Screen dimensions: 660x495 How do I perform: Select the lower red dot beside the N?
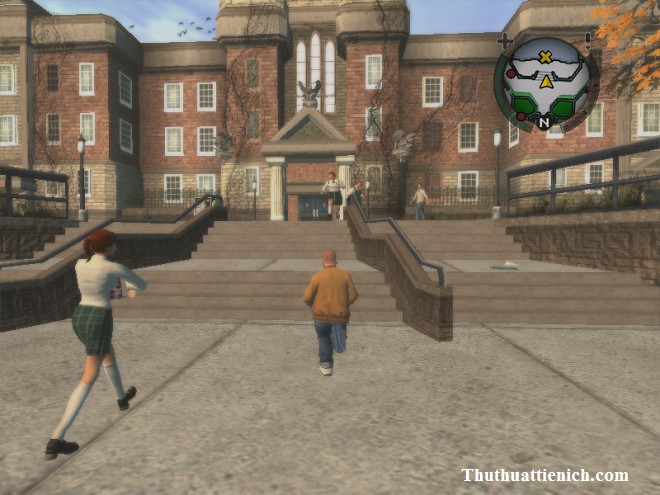pyautogui.click(x=521, y=117)
